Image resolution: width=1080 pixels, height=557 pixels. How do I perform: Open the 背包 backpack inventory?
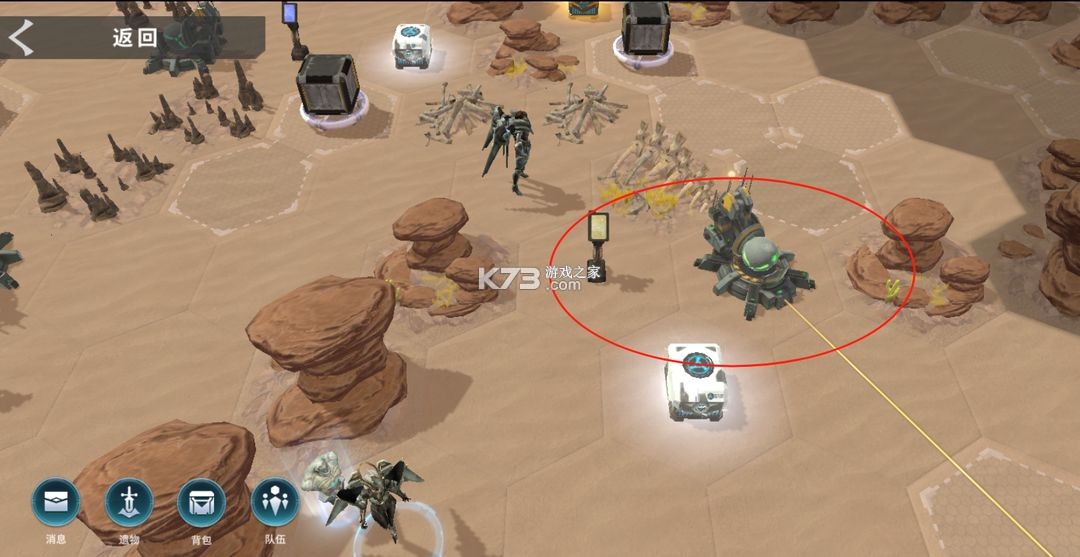201,504
